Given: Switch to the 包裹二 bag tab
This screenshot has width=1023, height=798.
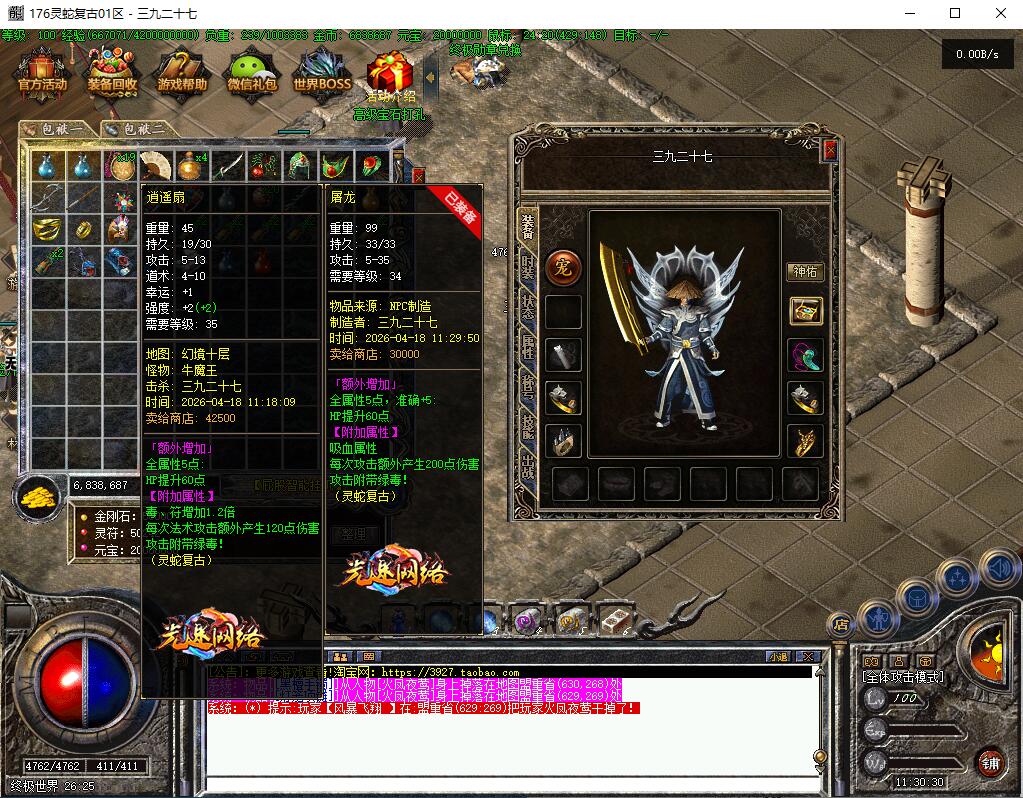Looking at the screenshot, I should pos(136,129).
